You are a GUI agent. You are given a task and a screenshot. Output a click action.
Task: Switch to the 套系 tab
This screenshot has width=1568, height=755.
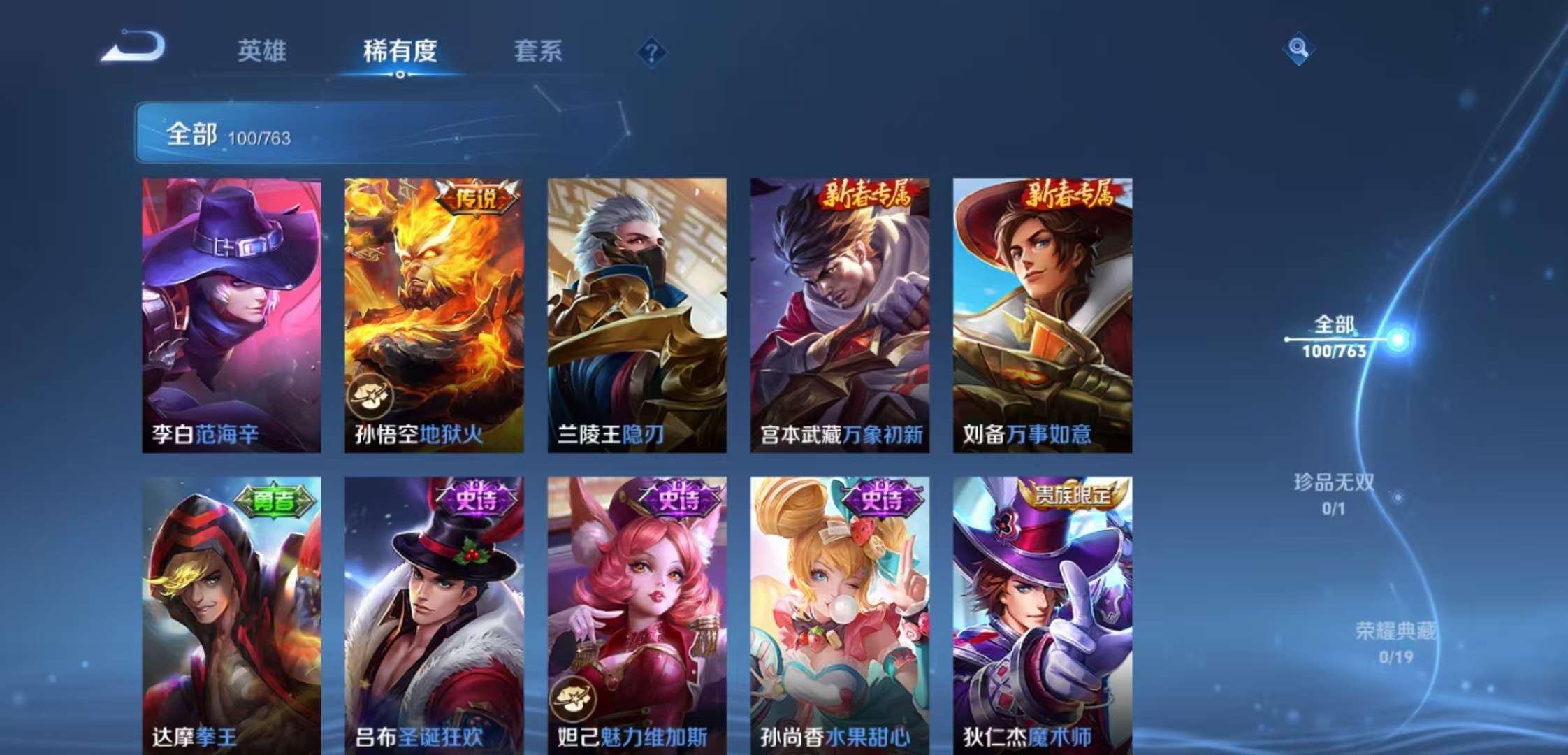[x=538, y=51]
